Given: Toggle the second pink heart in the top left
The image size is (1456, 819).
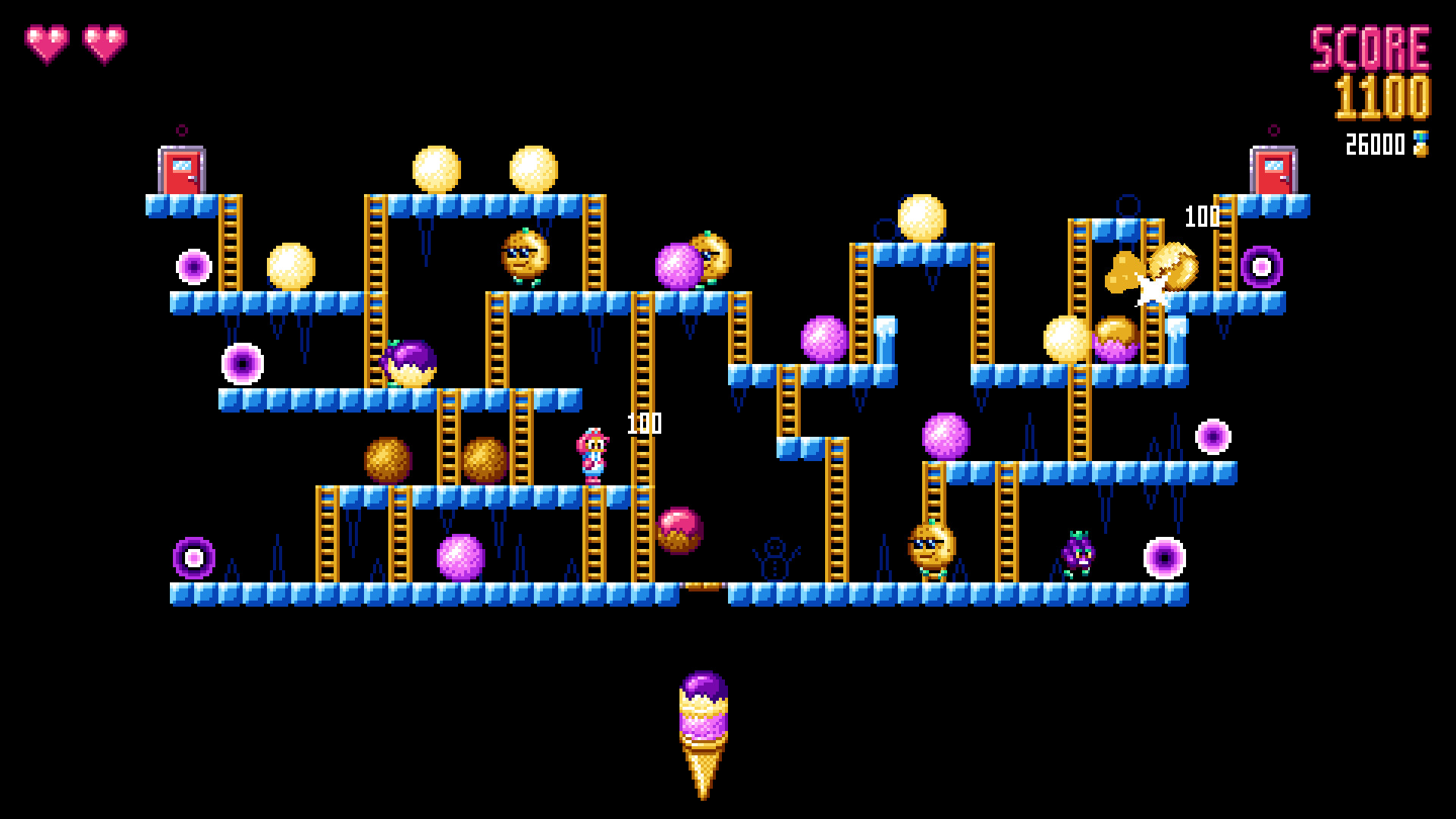Looking at the screenshot, I should pyautogui.click(x=106, y=45).
